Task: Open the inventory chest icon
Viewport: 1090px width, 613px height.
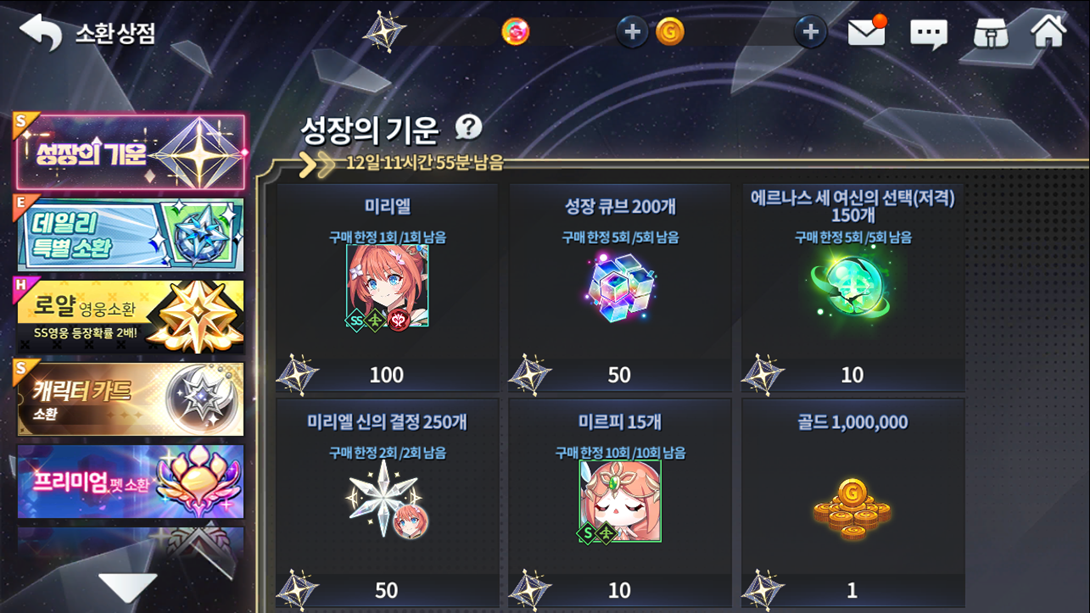Action: click(990, 32)
